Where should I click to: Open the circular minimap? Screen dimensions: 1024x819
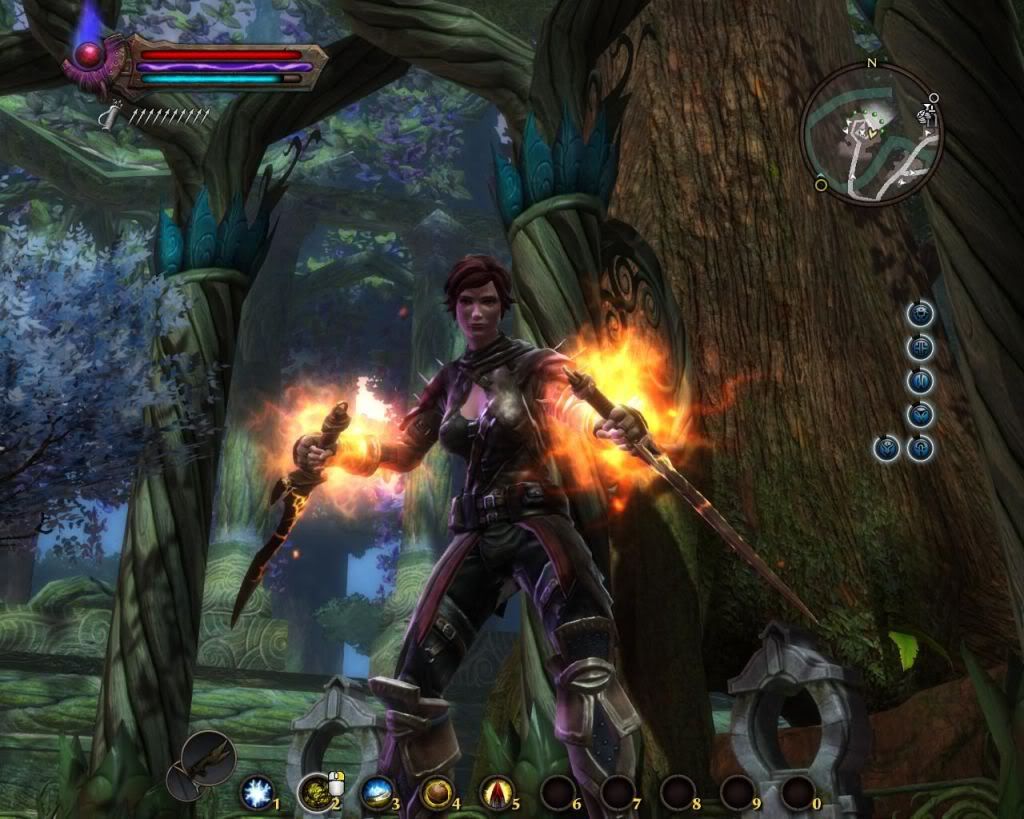871,135
